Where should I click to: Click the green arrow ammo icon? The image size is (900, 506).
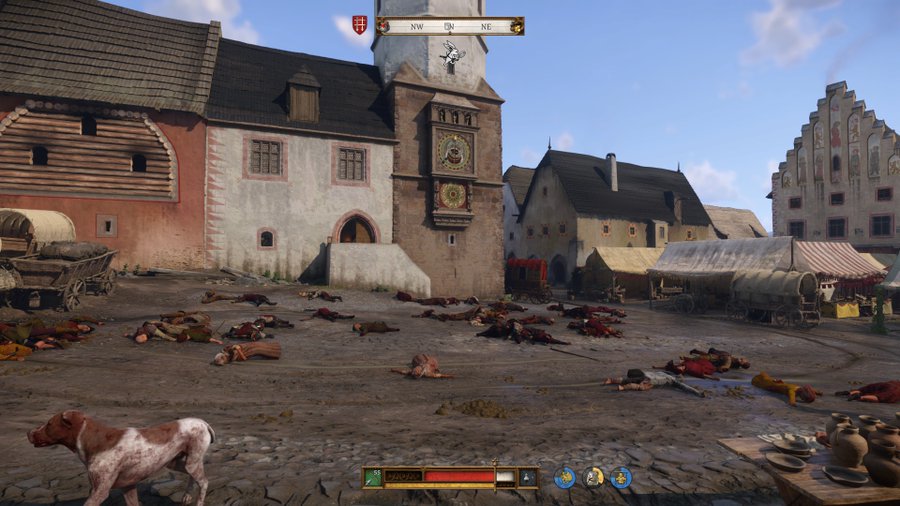click(x=373, y=477)
